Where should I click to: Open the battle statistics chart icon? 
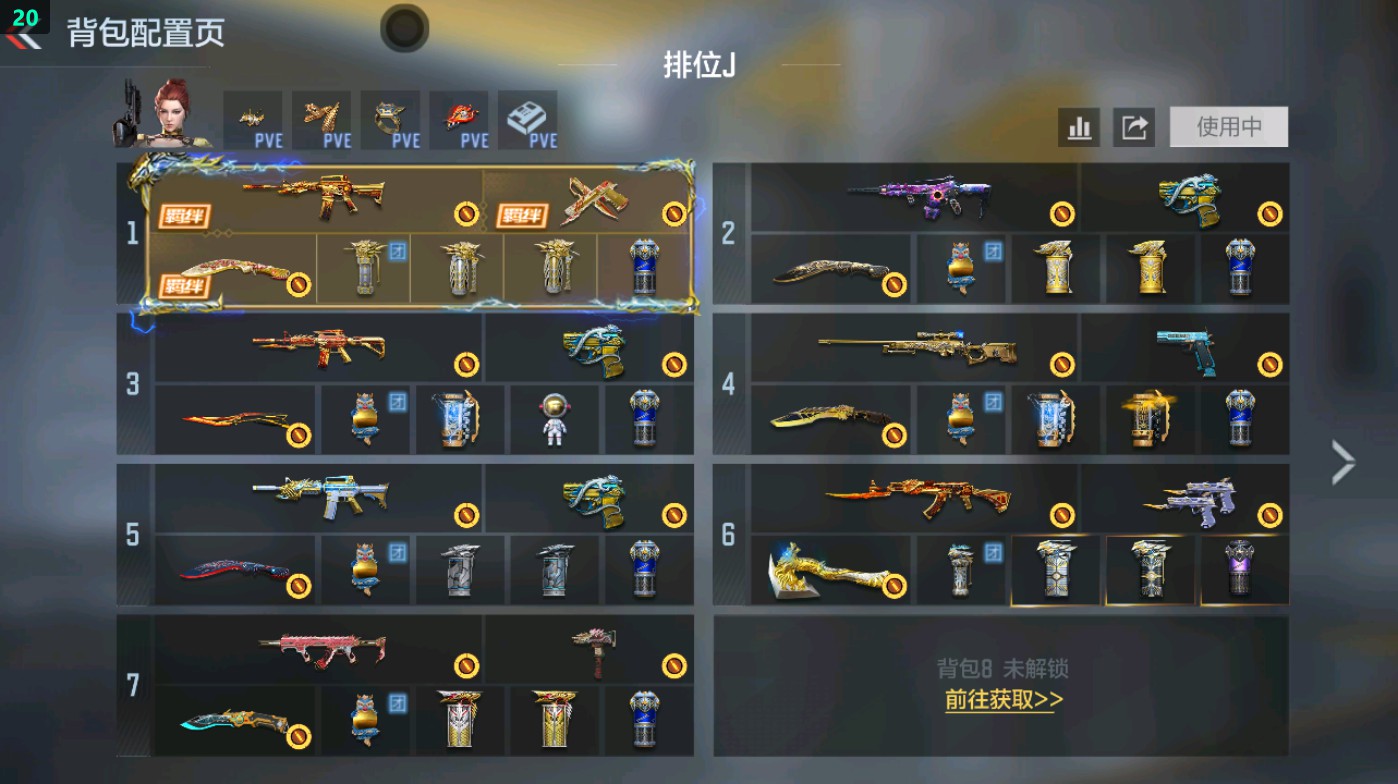[1078, 127]
